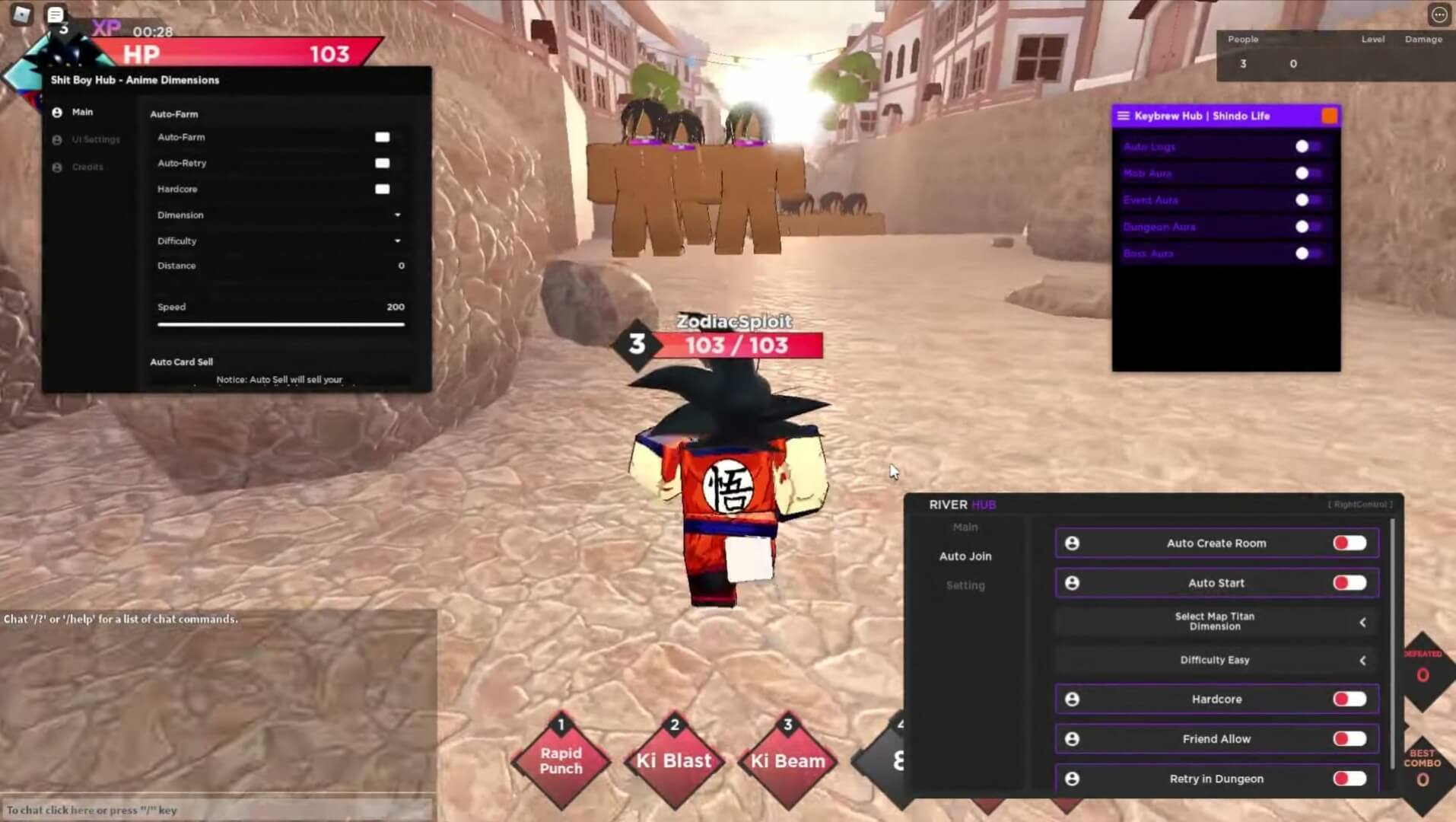Click the Main profile icon in Shit Boy Hub

point(56,111)
